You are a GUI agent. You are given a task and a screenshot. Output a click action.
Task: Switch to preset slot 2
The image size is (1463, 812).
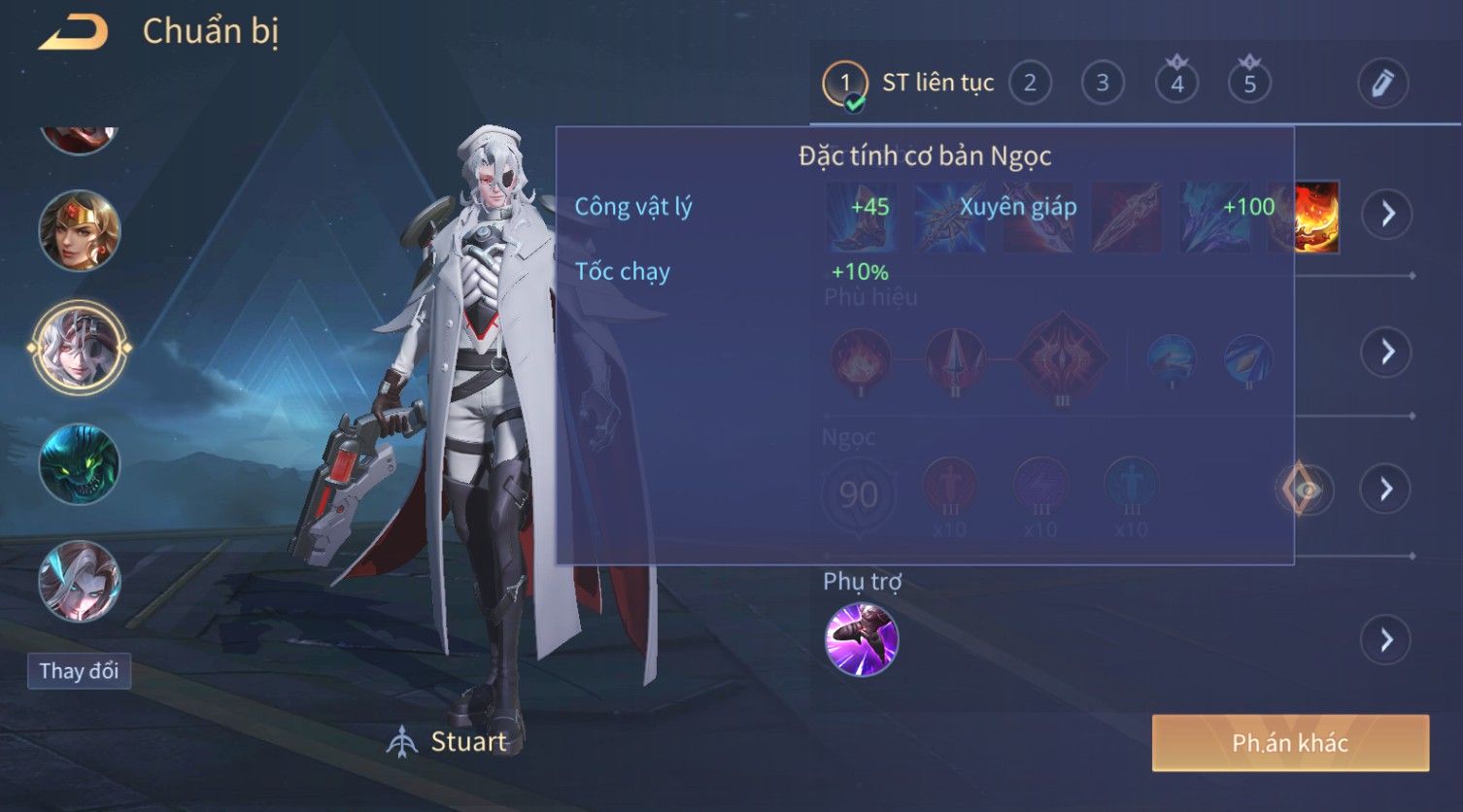(x=1030, y=84)
